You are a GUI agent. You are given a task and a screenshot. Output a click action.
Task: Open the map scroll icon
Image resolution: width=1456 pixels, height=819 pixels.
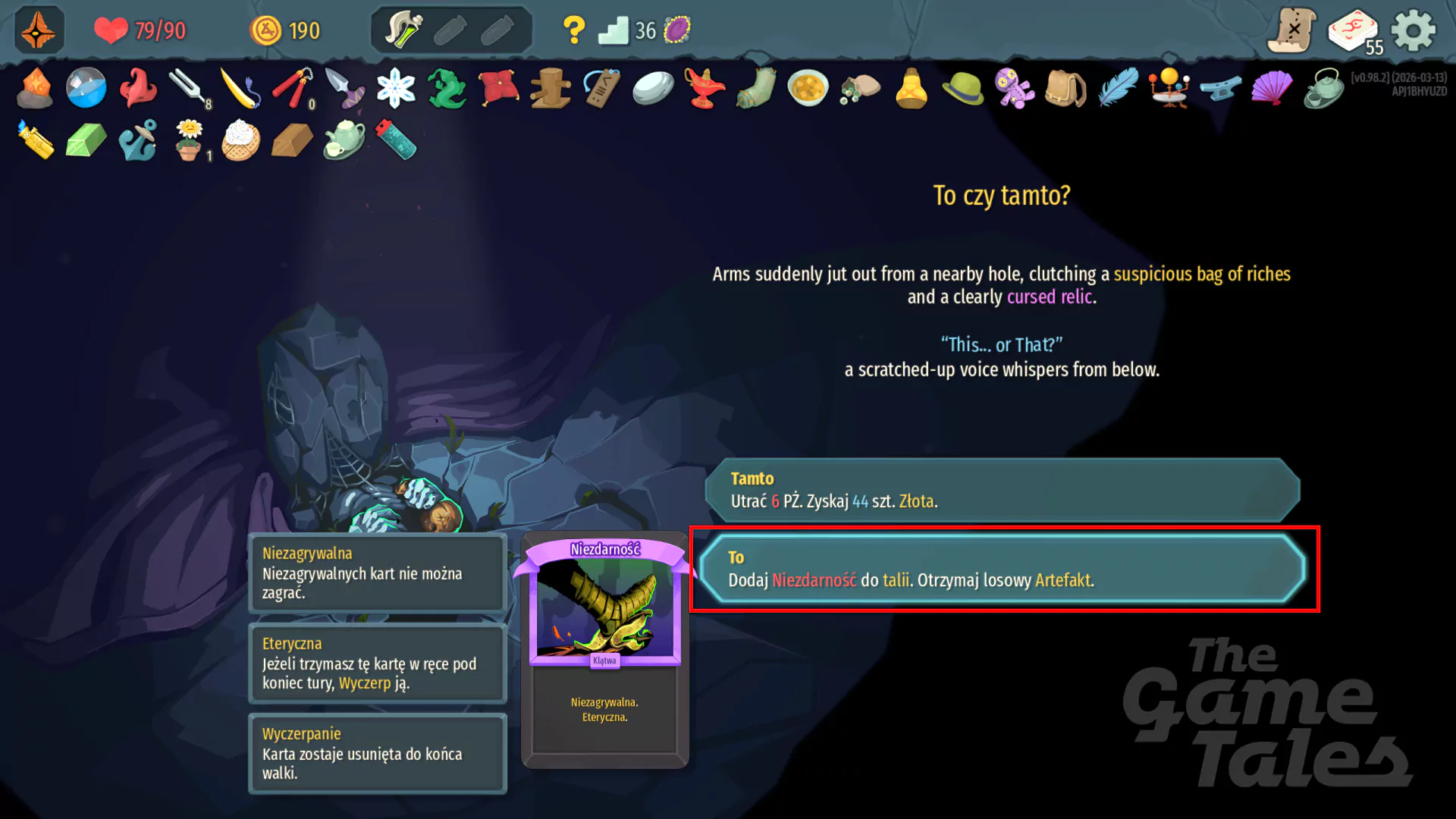pos(1290,30)
